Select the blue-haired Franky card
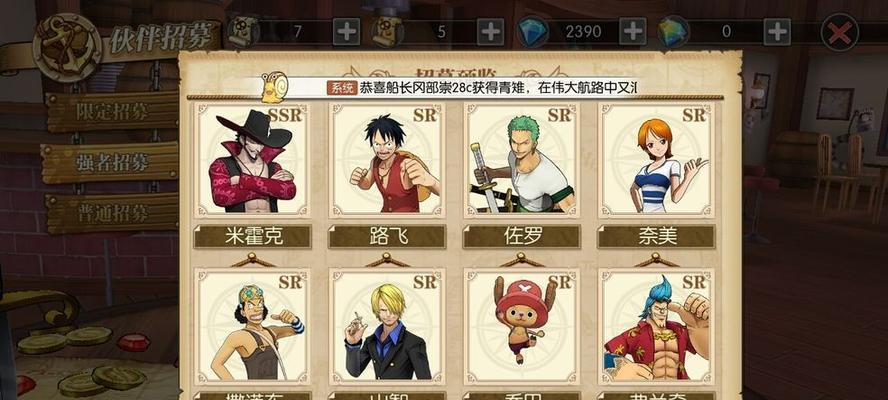This screenshot has height=400, width=888. click(655, 325)
